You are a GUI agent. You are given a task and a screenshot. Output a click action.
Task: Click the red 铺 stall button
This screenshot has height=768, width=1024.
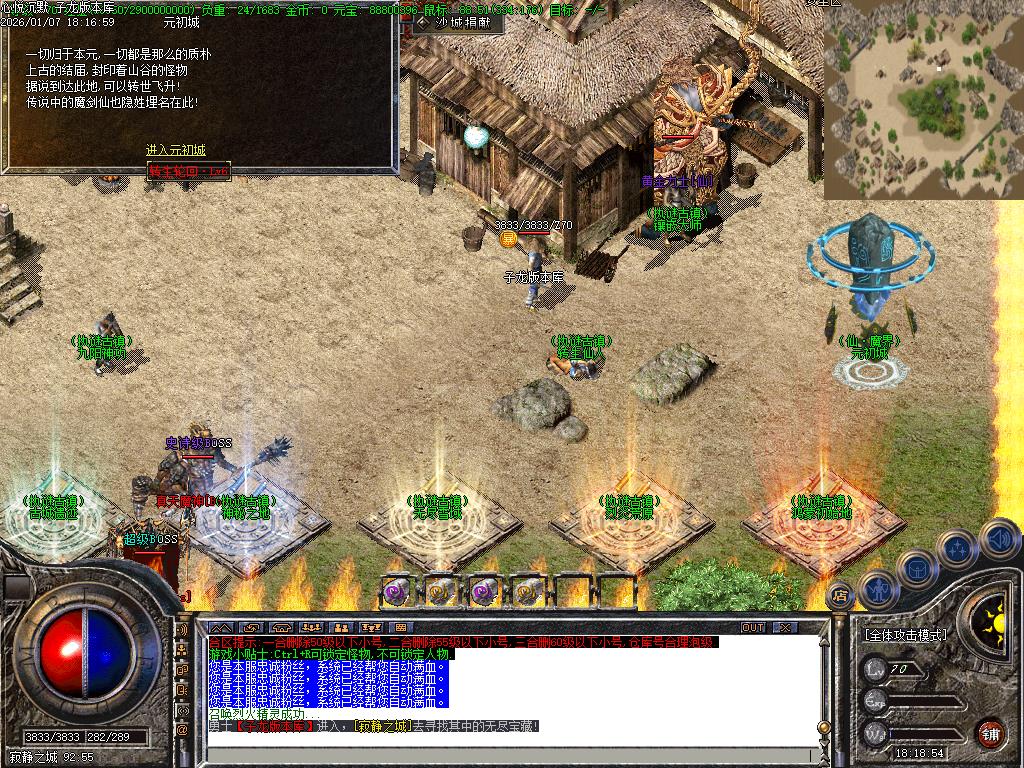[x=990, y=731]
